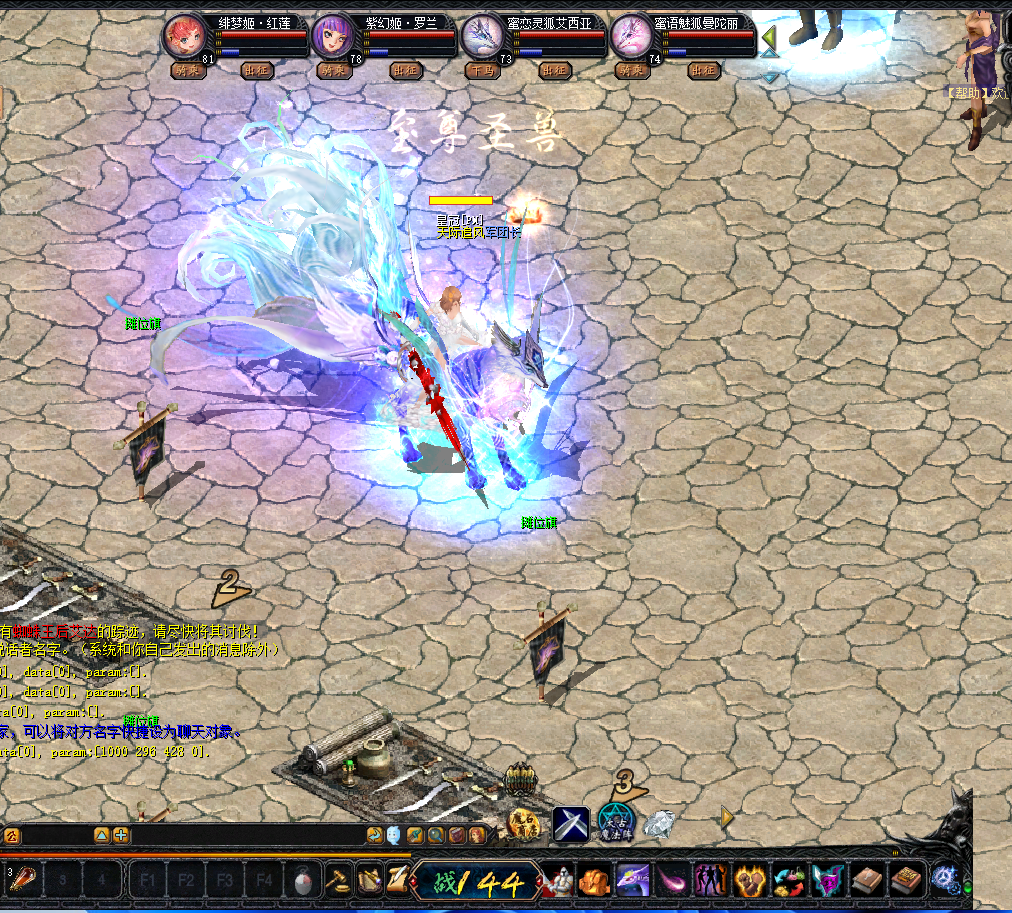1012x913 pixels.
Task: Click 出征 button under 绯梦姬·红莲
Action: point(256,71)
